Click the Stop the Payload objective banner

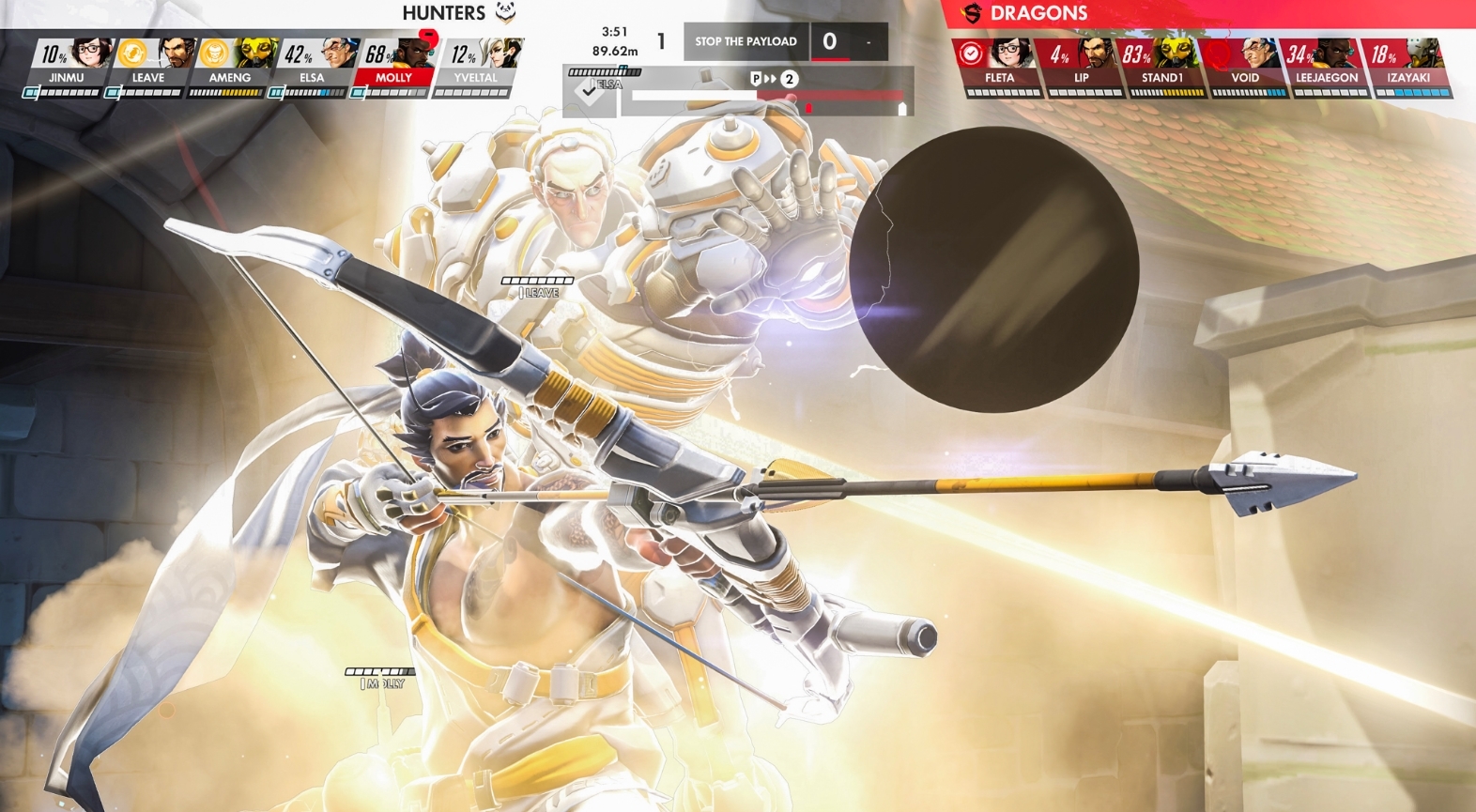[746, 41]
